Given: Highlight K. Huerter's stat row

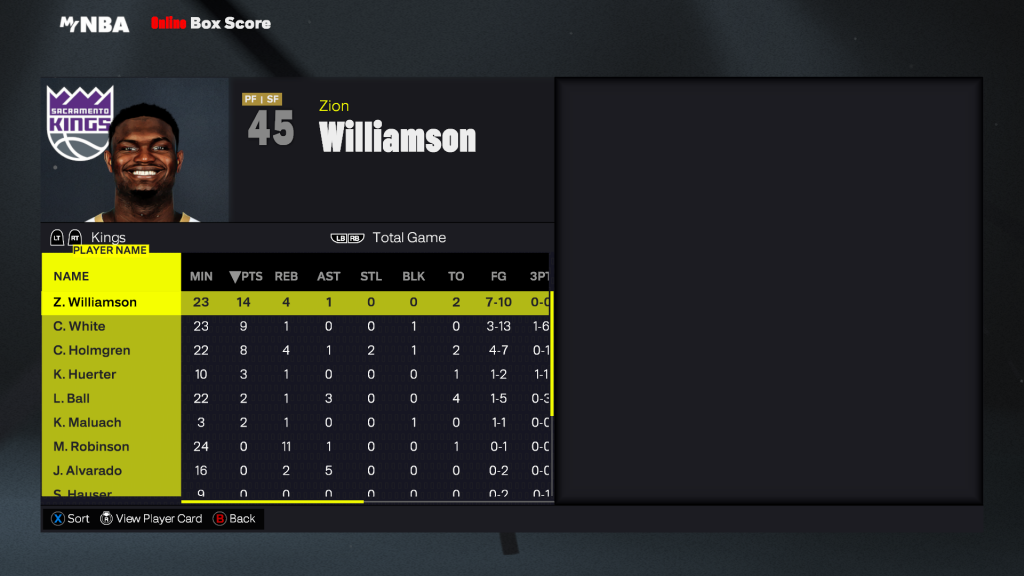Looking at the screenshot, I should click(x=85, y=374).
